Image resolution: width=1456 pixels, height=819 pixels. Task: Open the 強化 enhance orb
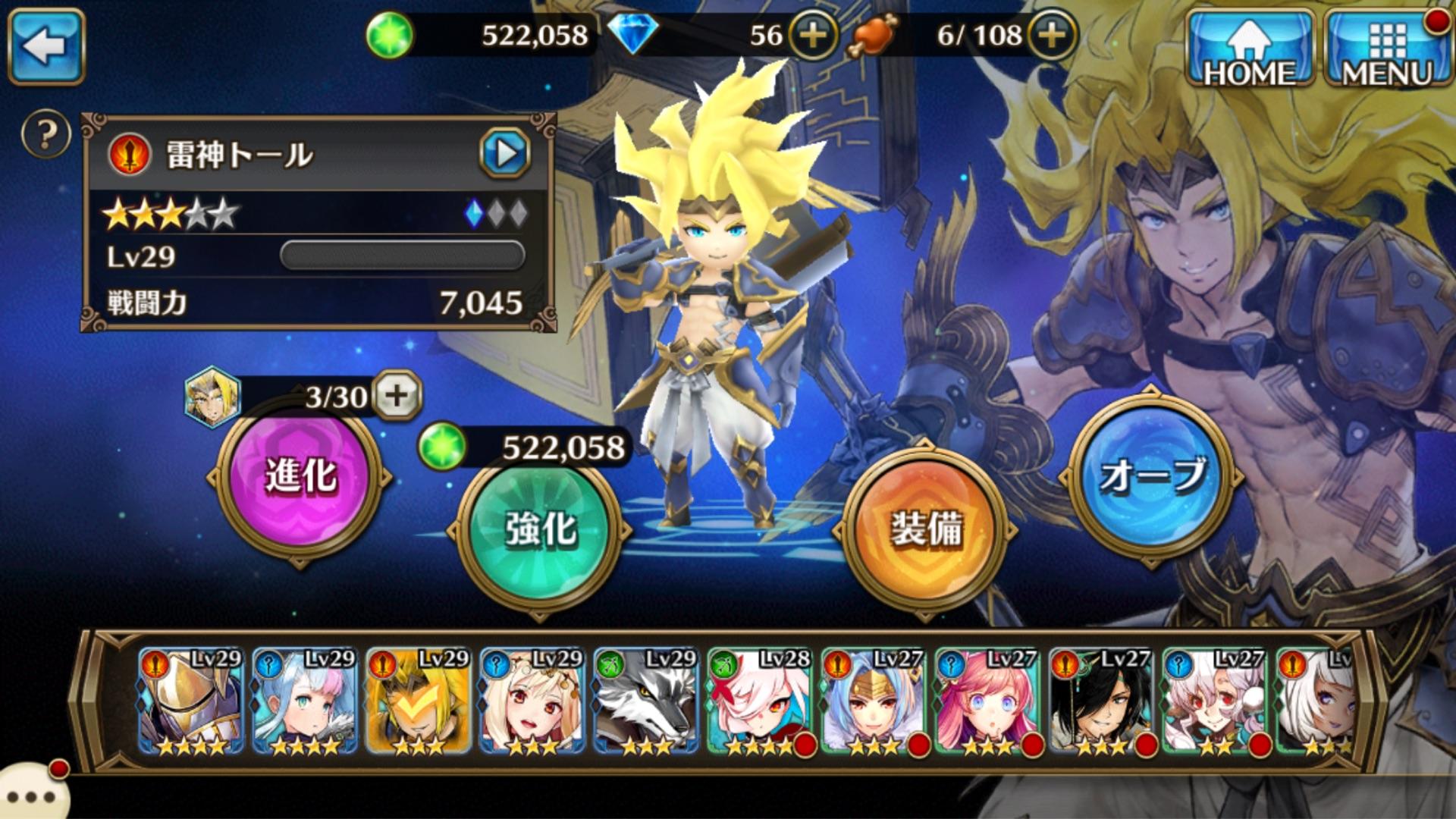(540, 530)
